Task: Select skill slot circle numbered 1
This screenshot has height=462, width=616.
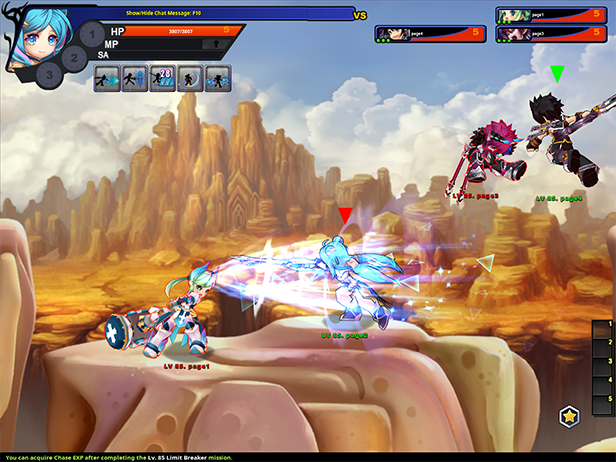Action: 91,35
